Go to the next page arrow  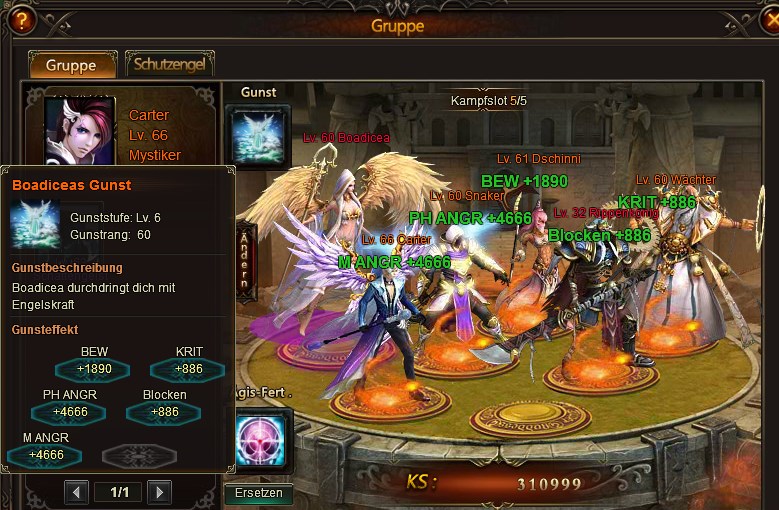coord(159,492)
